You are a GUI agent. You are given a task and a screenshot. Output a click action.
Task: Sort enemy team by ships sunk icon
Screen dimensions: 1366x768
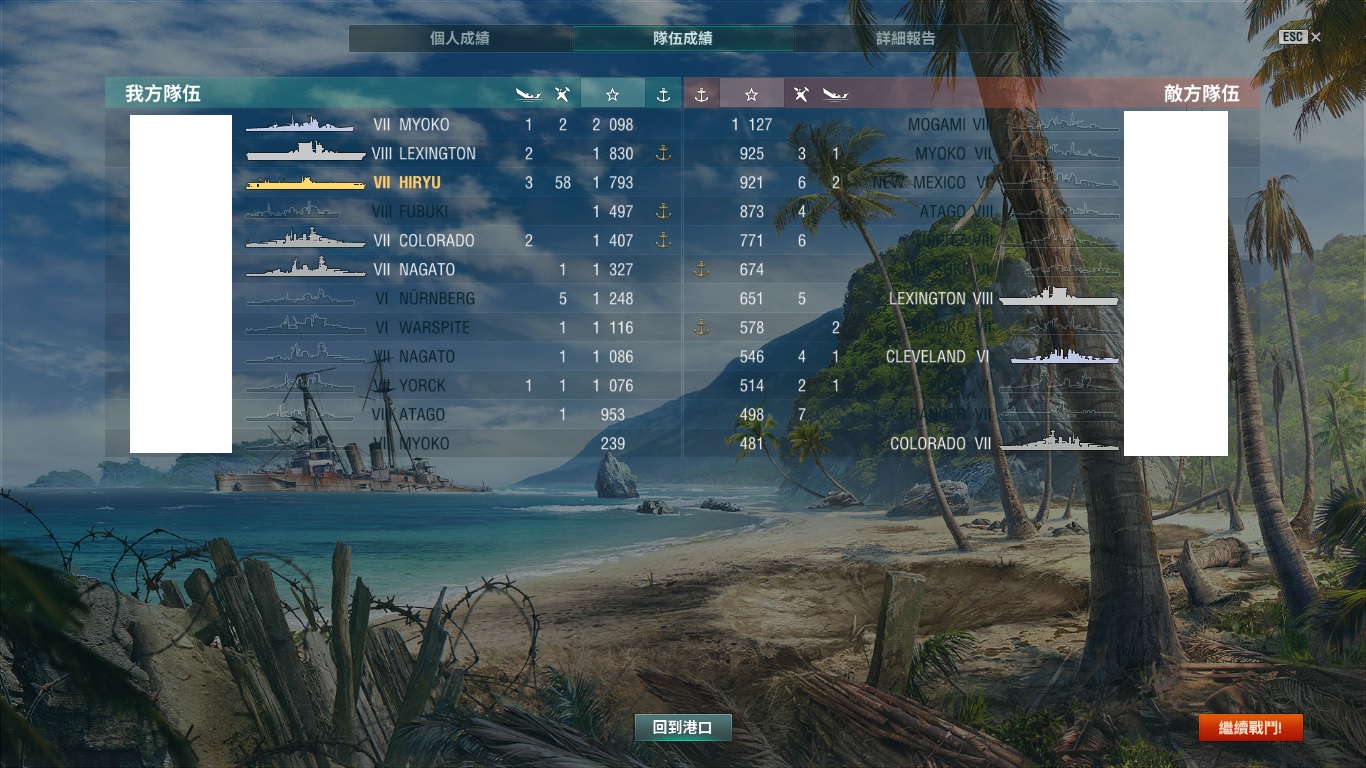[835, 94]
